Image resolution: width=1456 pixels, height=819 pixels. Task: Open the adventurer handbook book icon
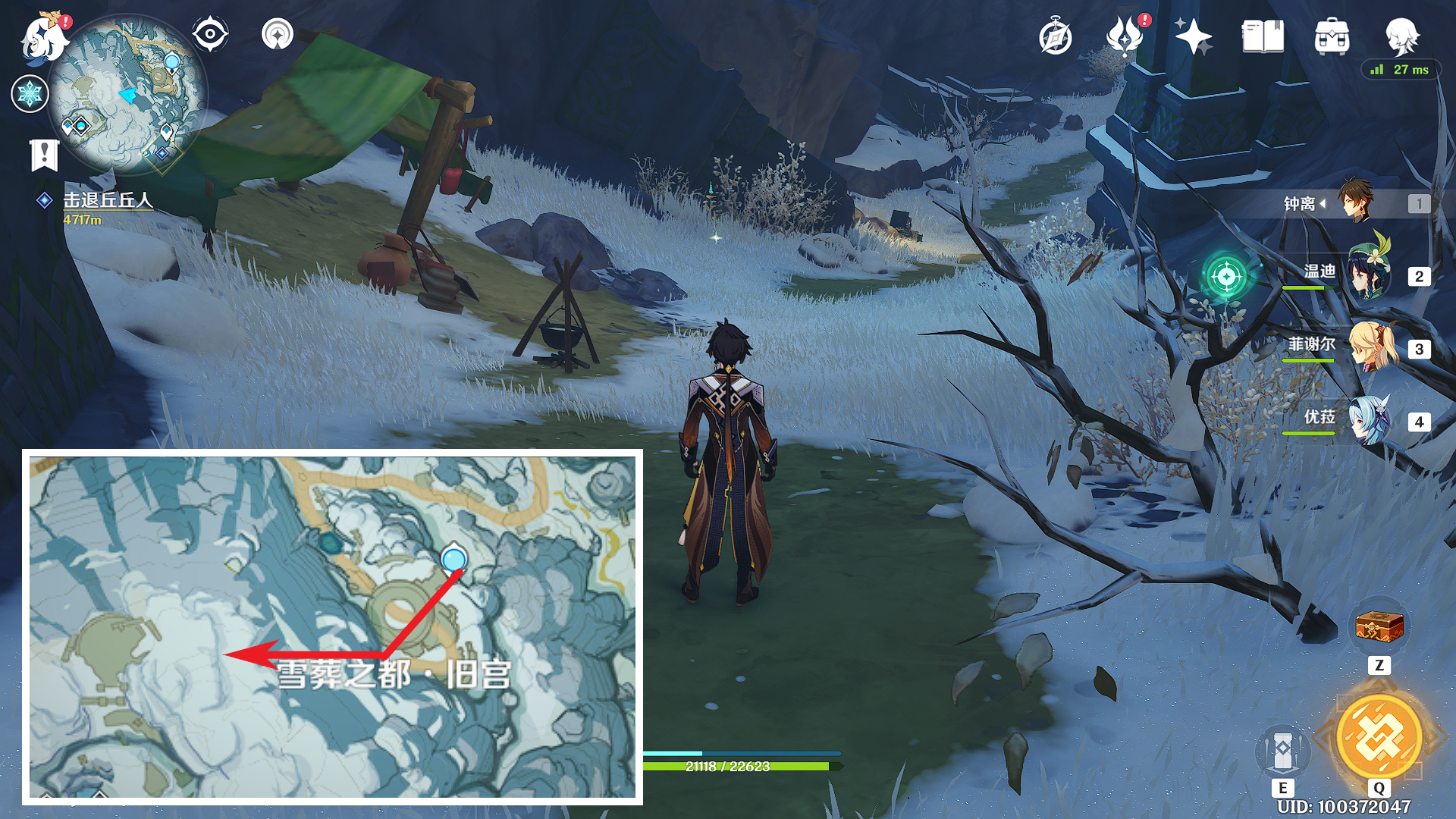tap(1263, 36)
